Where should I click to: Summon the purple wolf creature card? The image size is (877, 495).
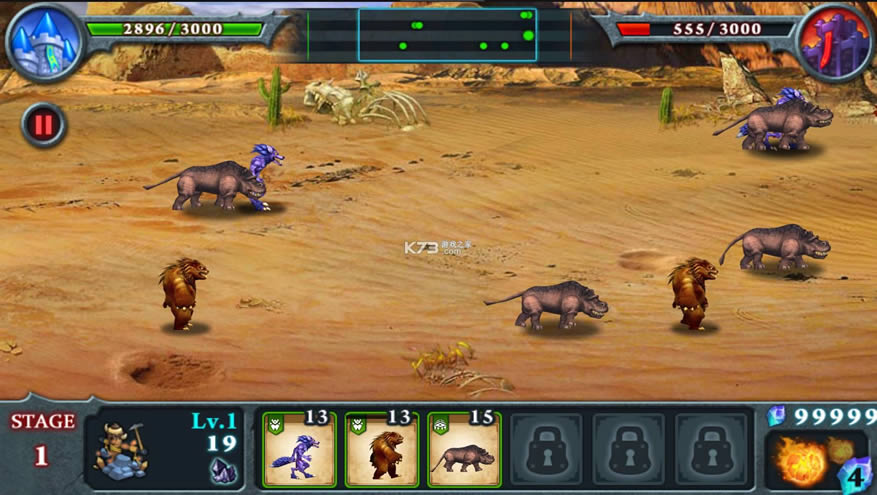(x=299, y=450)
